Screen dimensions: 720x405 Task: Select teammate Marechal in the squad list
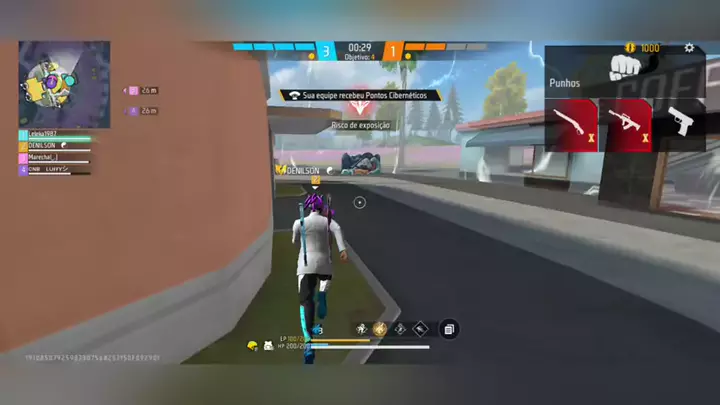[50, 157]
